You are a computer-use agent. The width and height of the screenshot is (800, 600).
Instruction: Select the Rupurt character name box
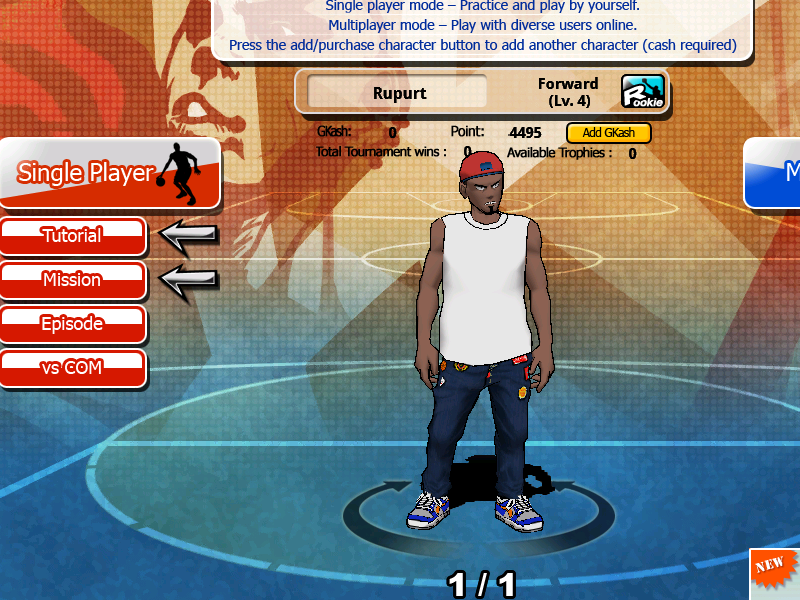[398, 93]
